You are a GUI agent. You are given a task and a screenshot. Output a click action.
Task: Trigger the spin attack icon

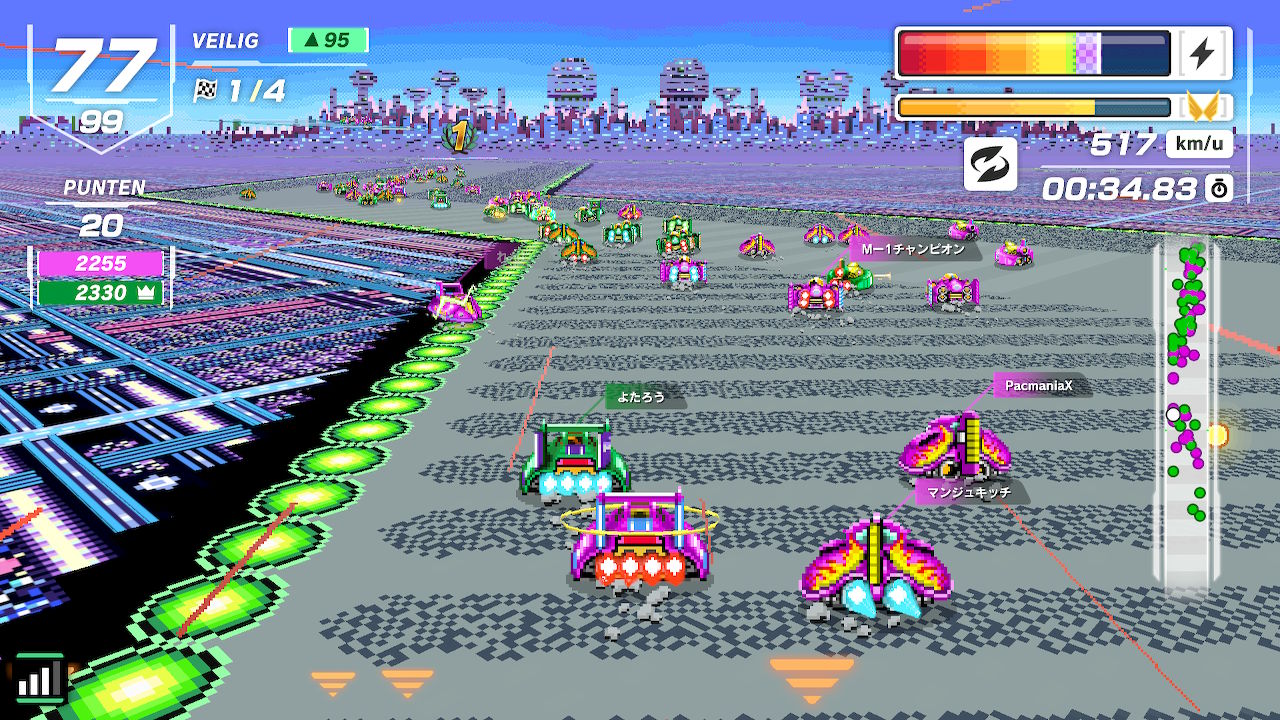pyautogui.click(x=990, y=164)
